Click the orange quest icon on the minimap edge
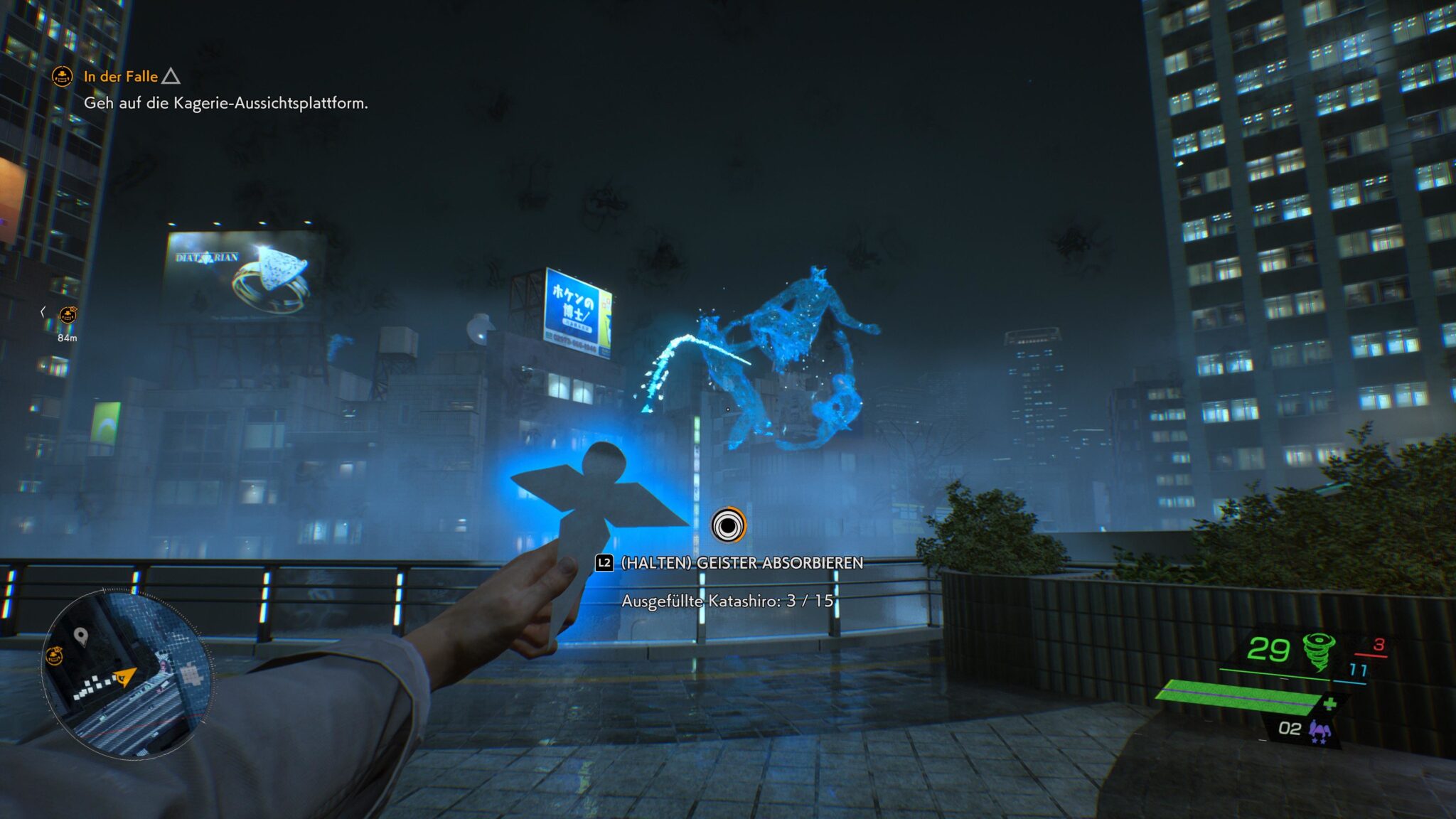 (x=55, y=655)
